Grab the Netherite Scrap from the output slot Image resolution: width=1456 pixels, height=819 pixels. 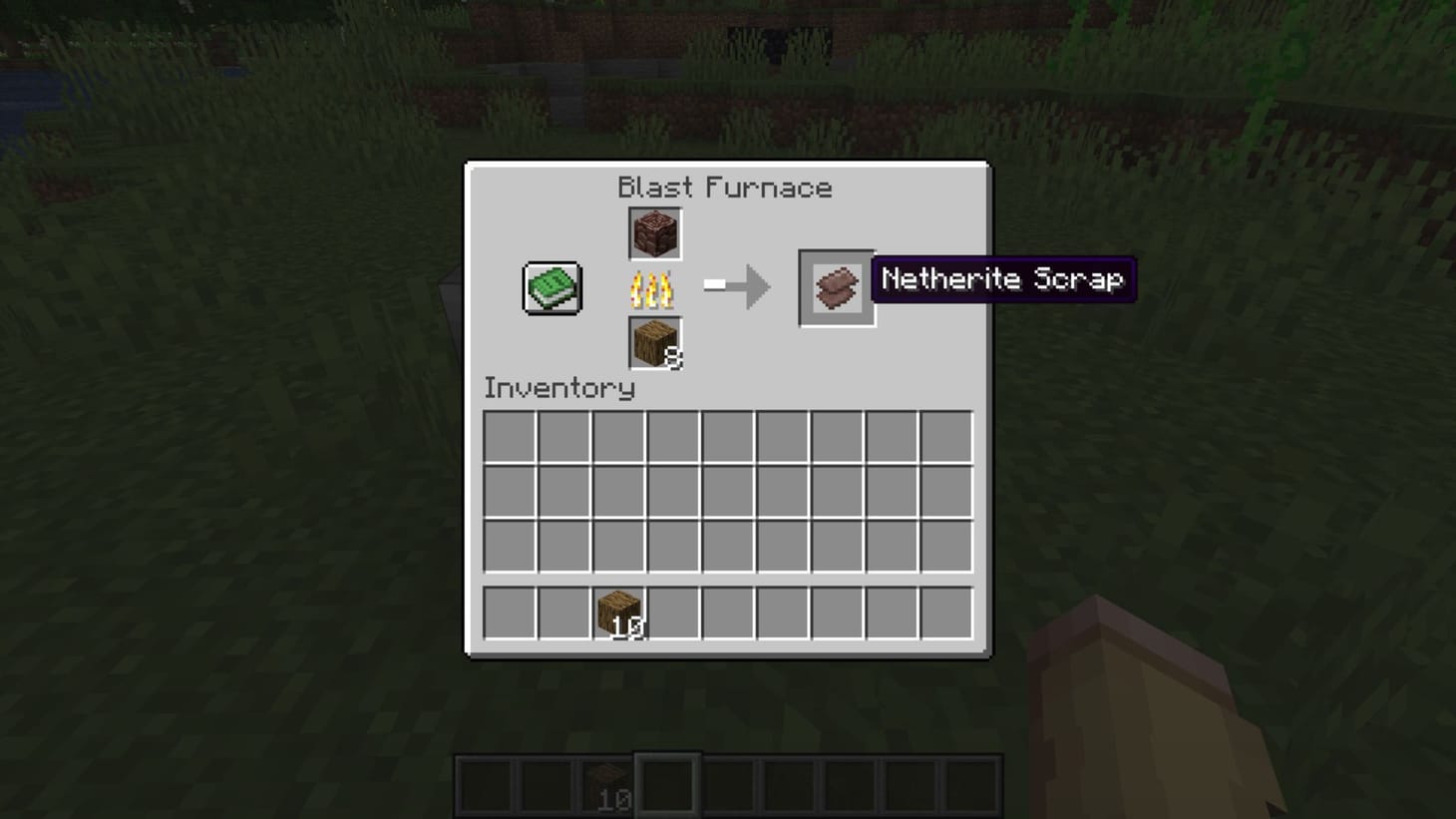tap(836, 286)
